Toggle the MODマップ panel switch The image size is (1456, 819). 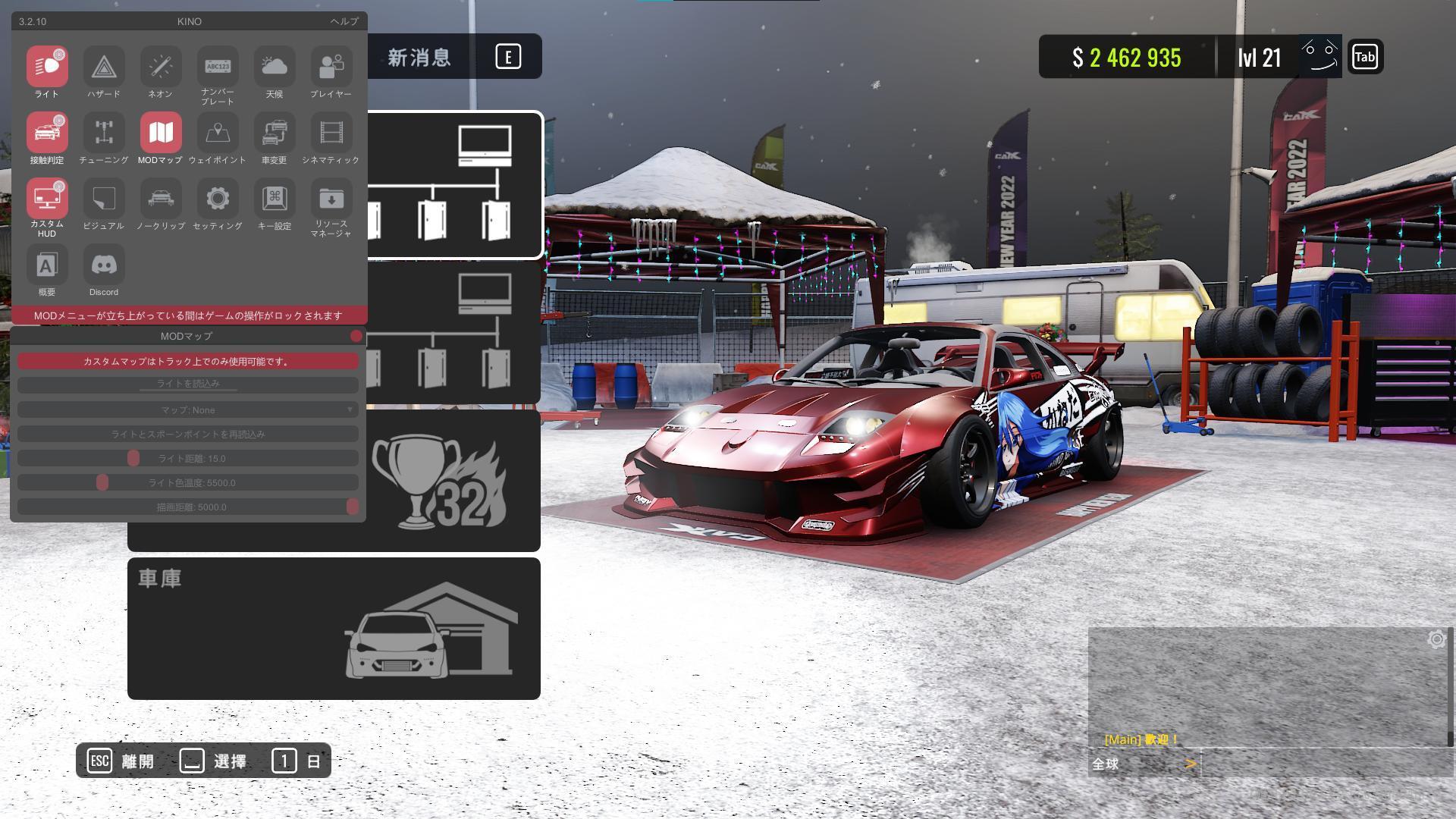(x=355, y=336)
